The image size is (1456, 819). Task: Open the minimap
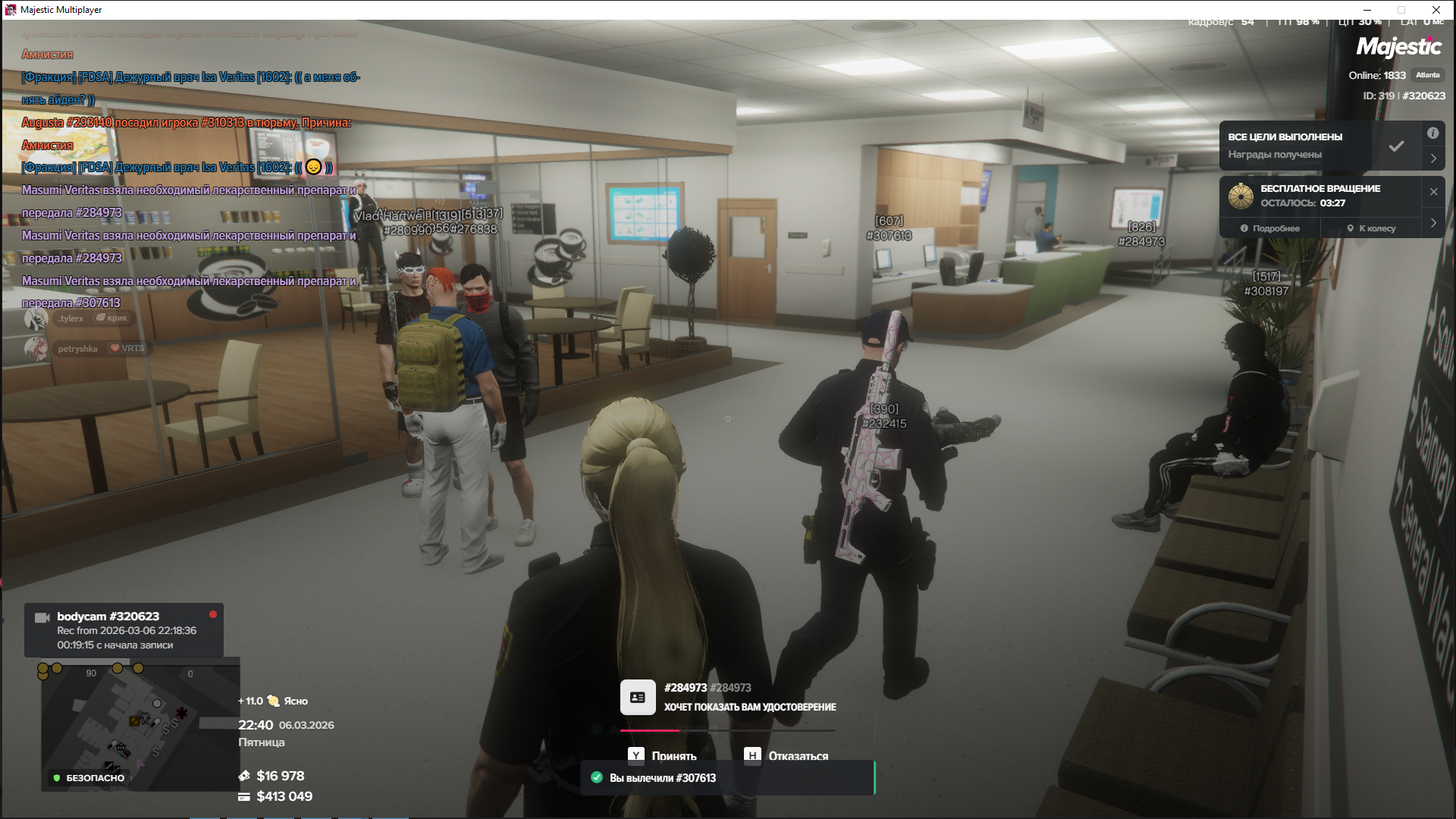click(140, 726)
